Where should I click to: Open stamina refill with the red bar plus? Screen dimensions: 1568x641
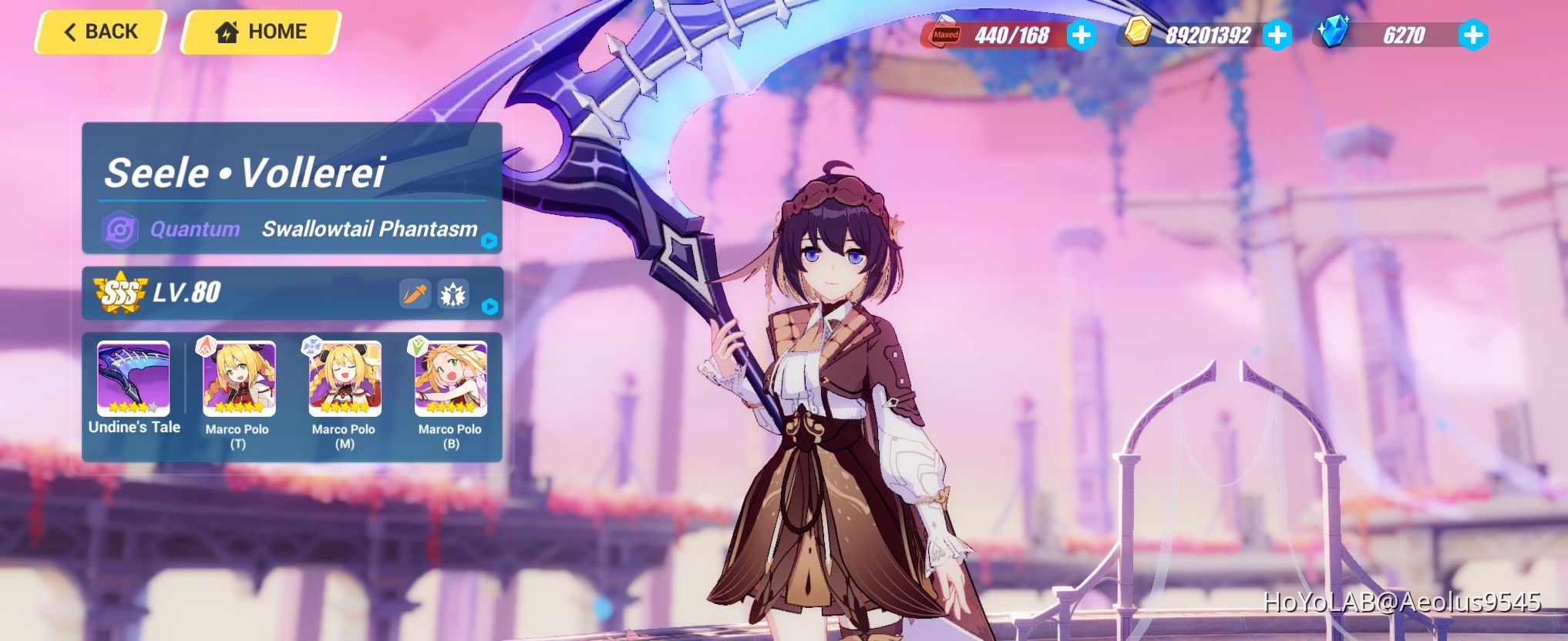1082,34
